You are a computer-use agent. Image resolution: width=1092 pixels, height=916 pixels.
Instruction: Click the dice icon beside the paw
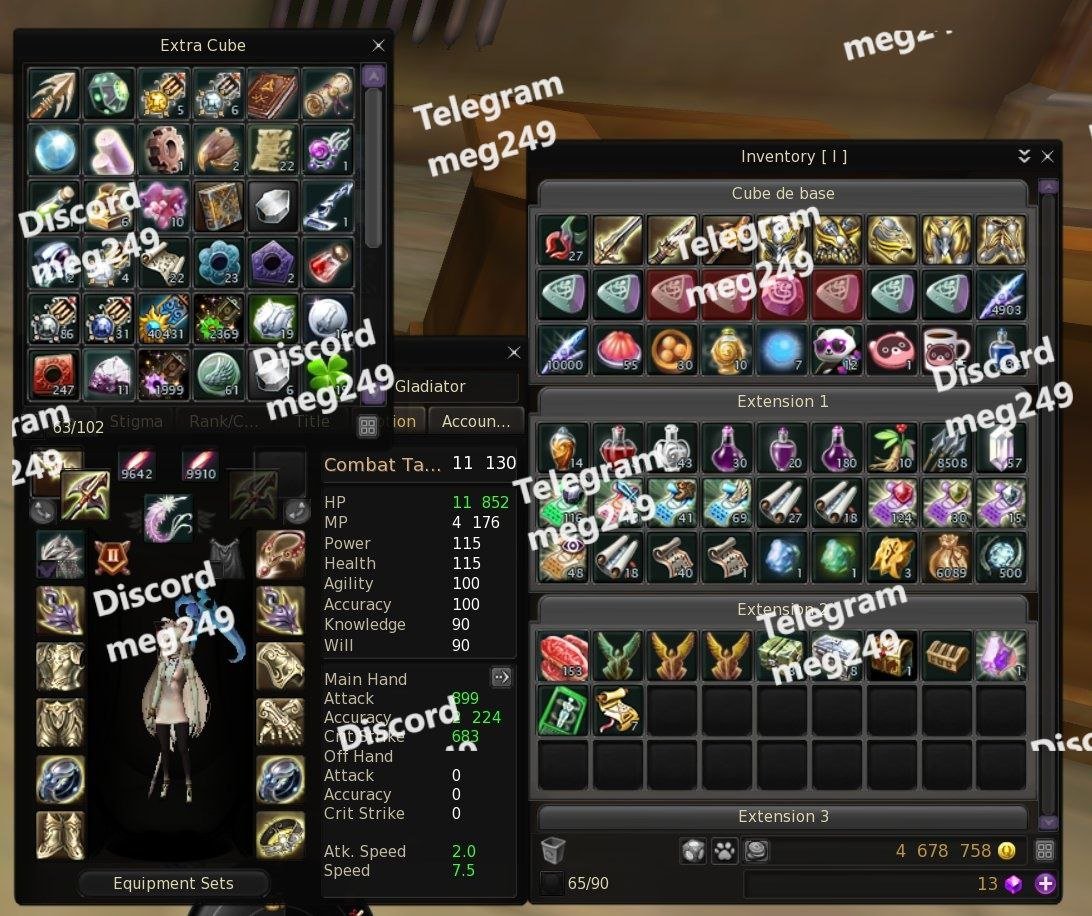[692, 851]
